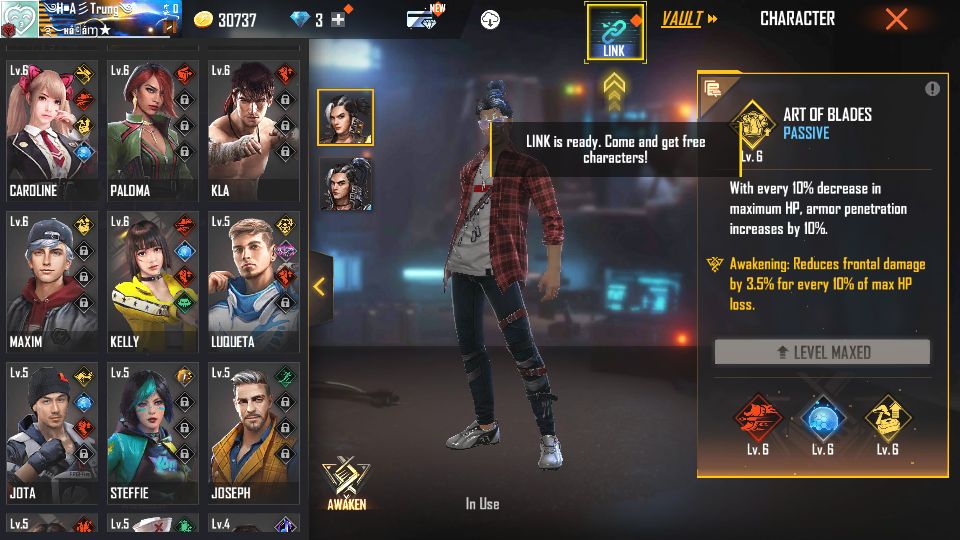Select the blue orb skill slot
Image resolution: width=960 pixels, height=540 pixels.
click(822, 419)
